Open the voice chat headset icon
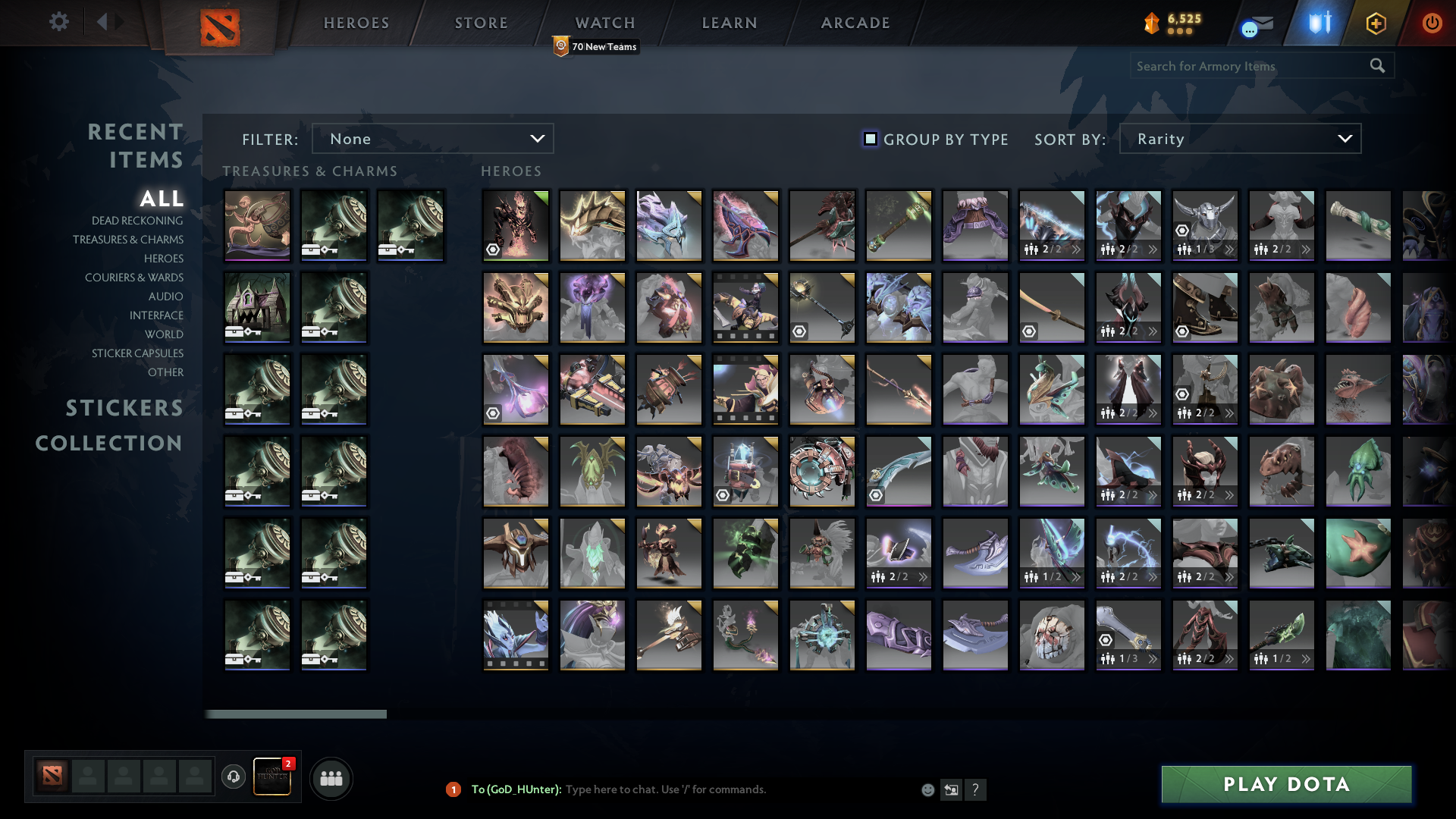1456x819 pixels. pos(234,777)
